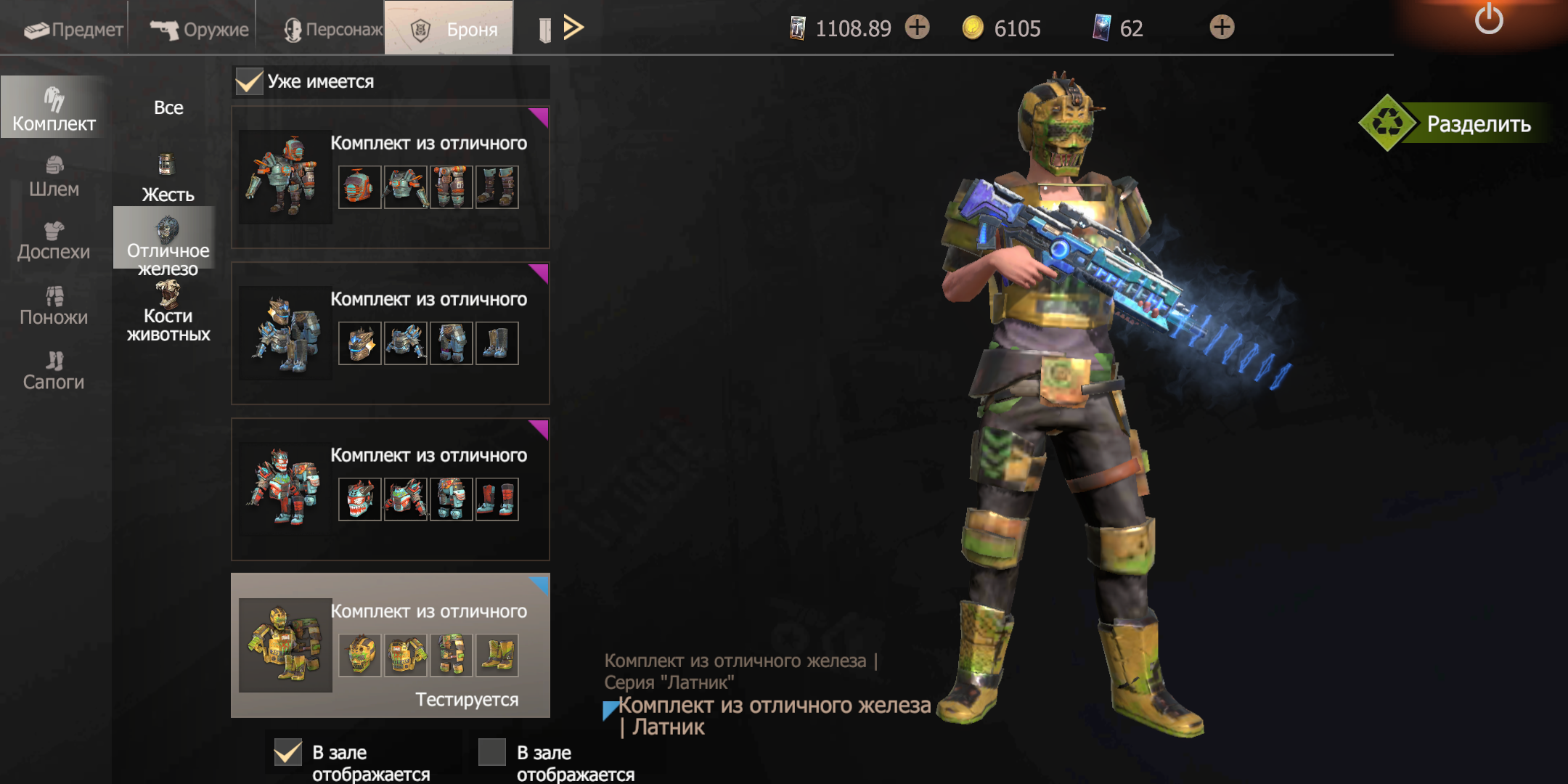Select the Поножи category
This screenshot has height=784, width=1568.
[x=54, y=306]
